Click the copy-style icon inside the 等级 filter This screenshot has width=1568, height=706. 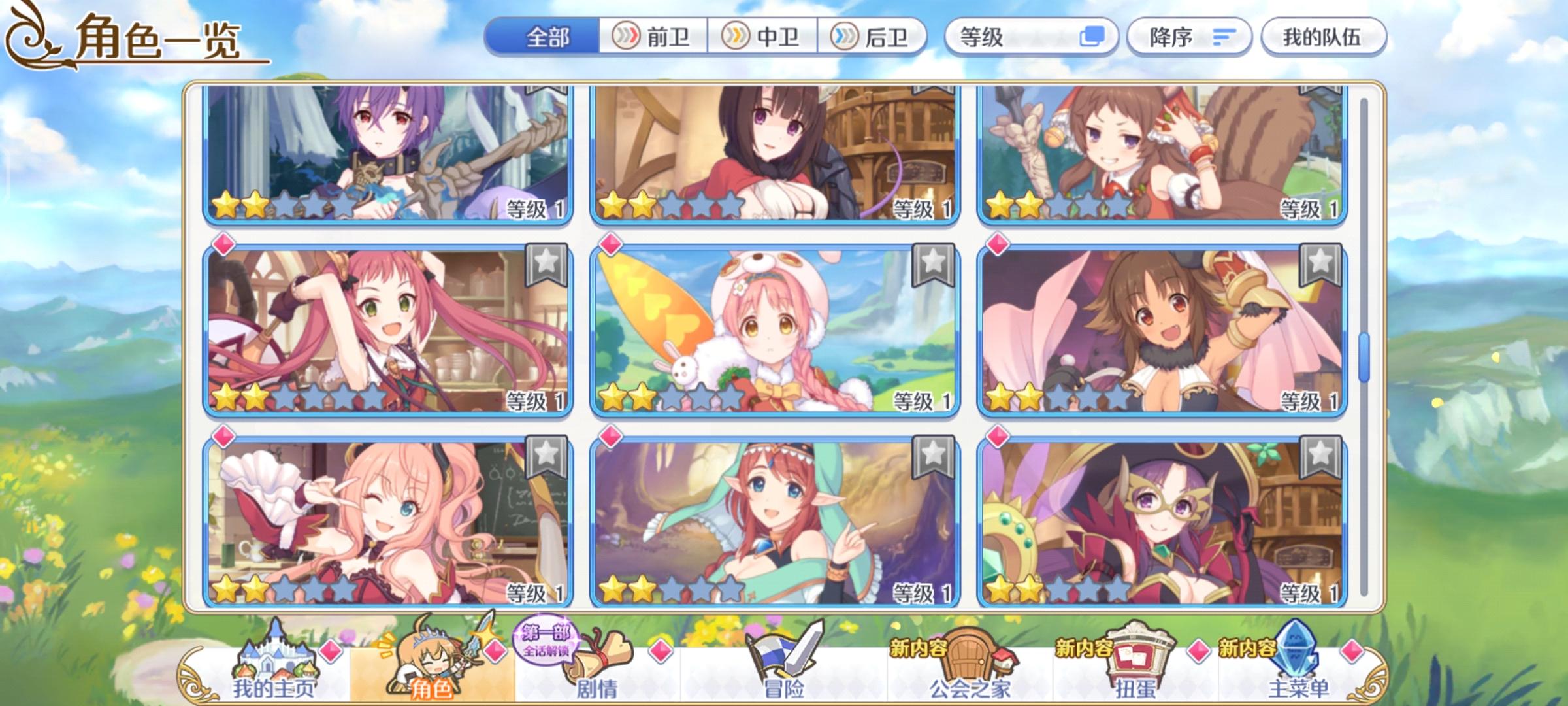[x=1094, y=37]
